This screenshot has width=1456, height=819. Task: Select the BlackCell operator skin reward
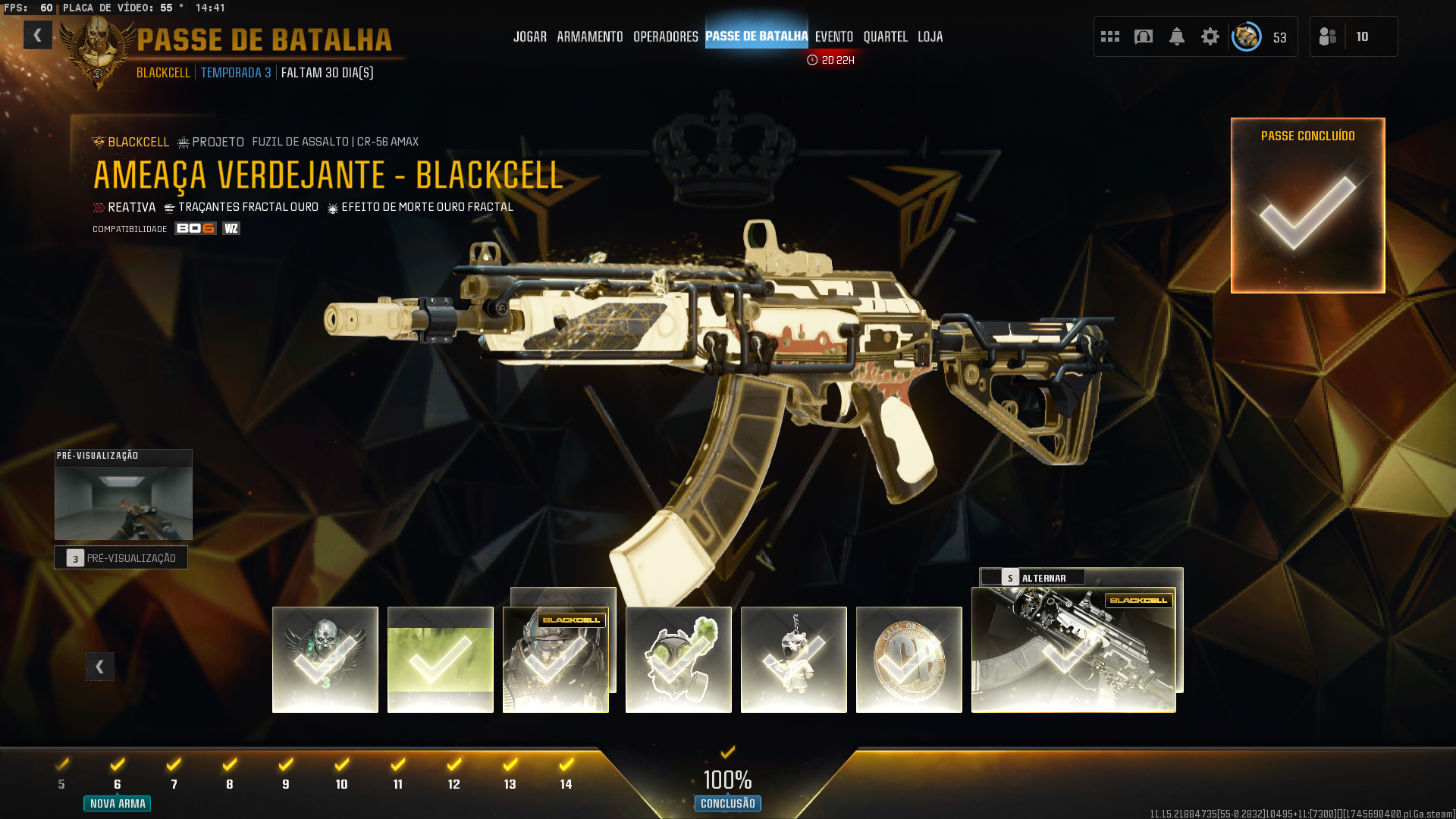click(555, 659)
